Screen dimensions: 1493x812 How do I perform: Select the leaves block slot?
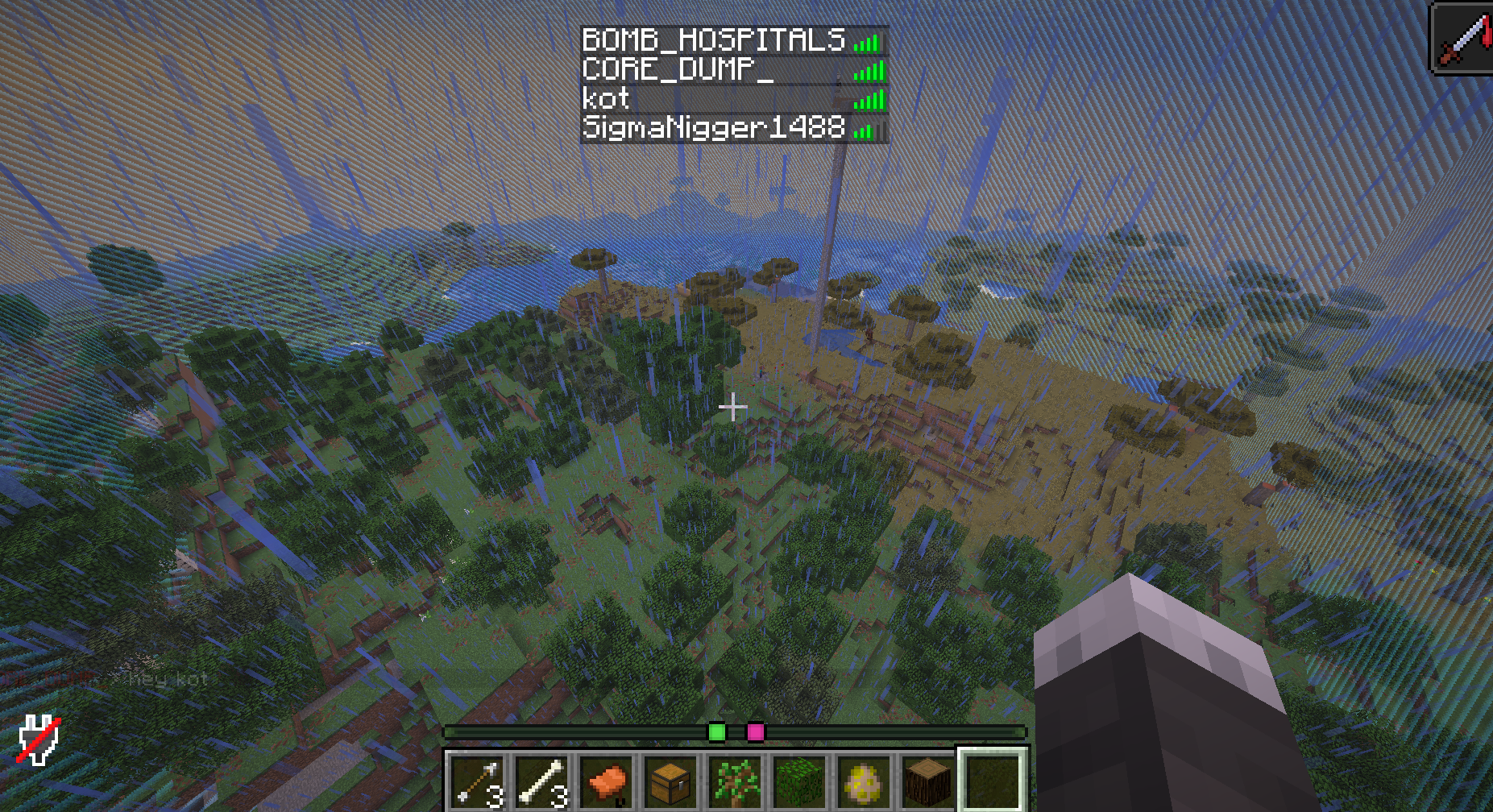[x=800, y=781]
